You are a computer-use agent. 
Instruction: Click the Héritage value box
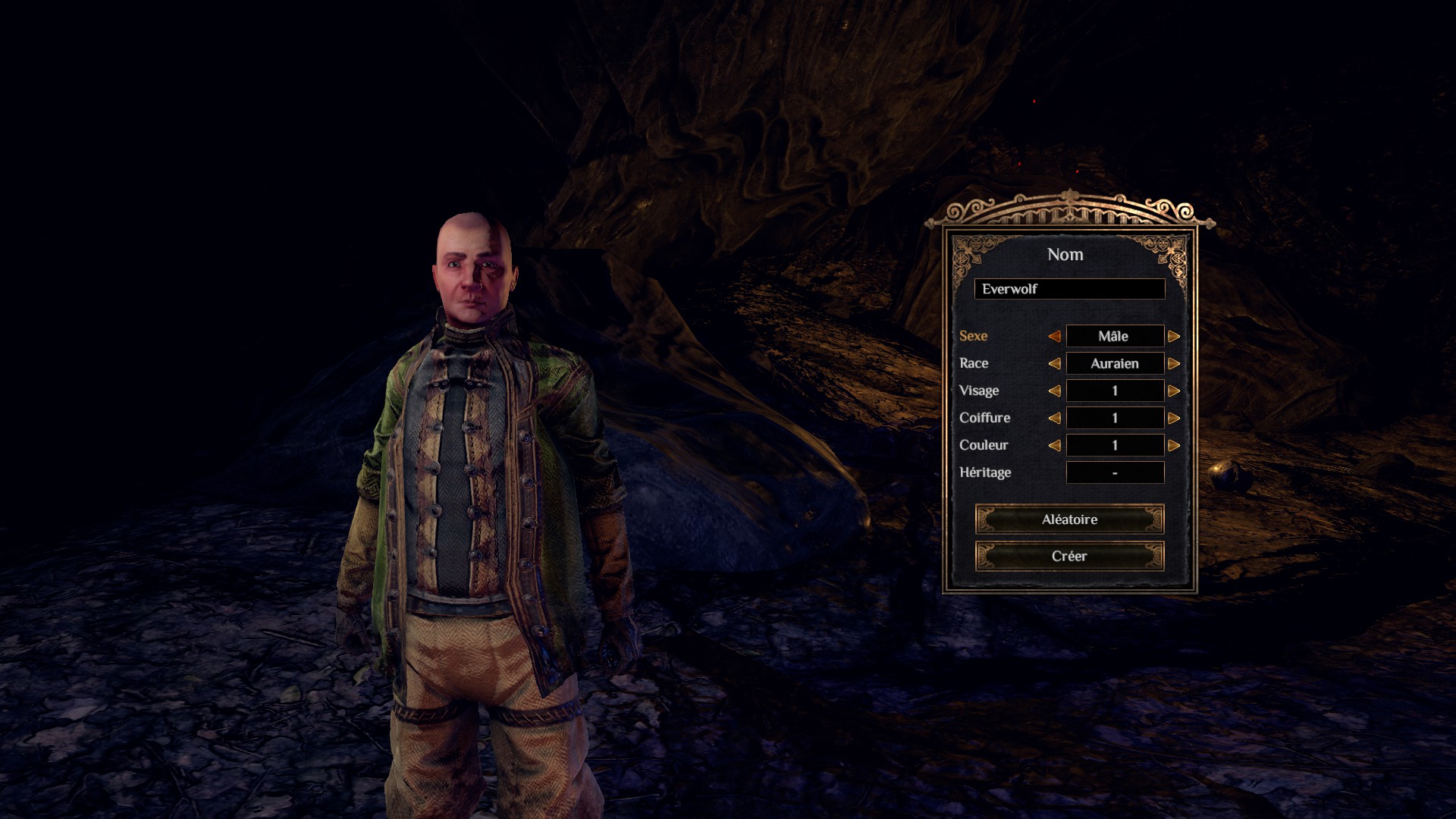[1115, 472]
